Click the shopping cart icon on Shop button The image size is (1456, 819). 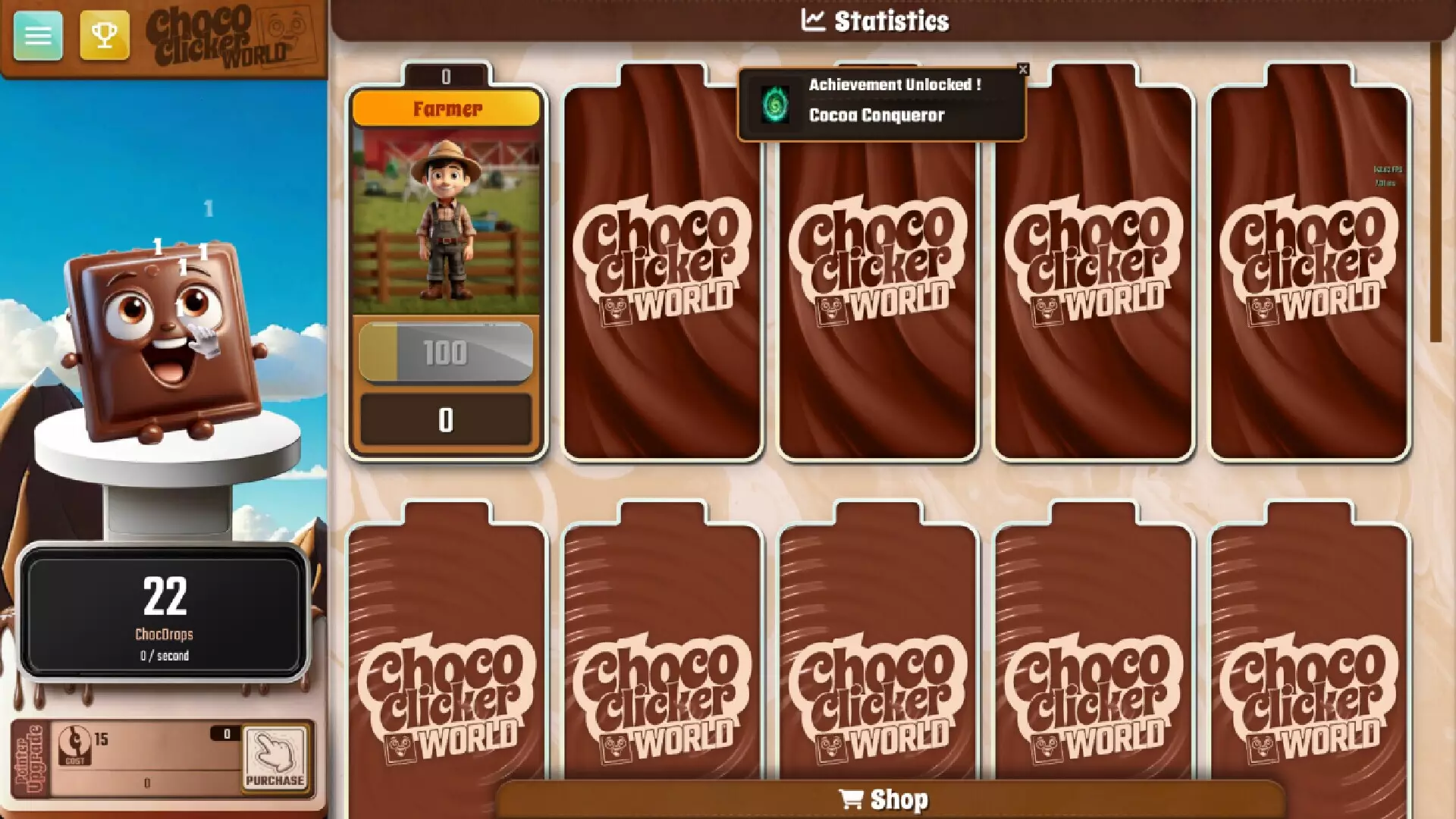click(853, 798)
